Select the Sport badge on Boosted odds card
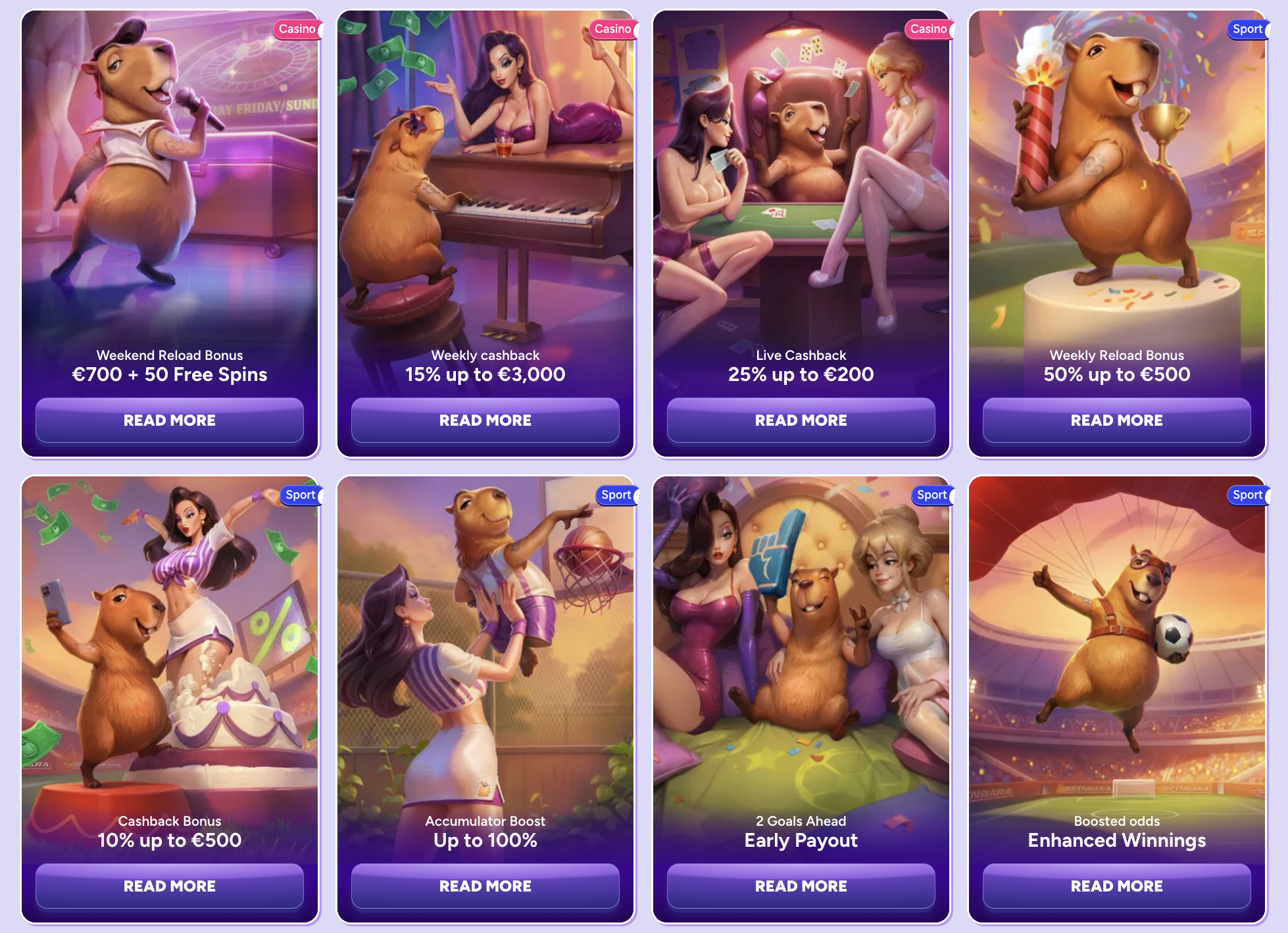The width and height of the screenshot is (1288, 933). click(x=1245, y=495)
